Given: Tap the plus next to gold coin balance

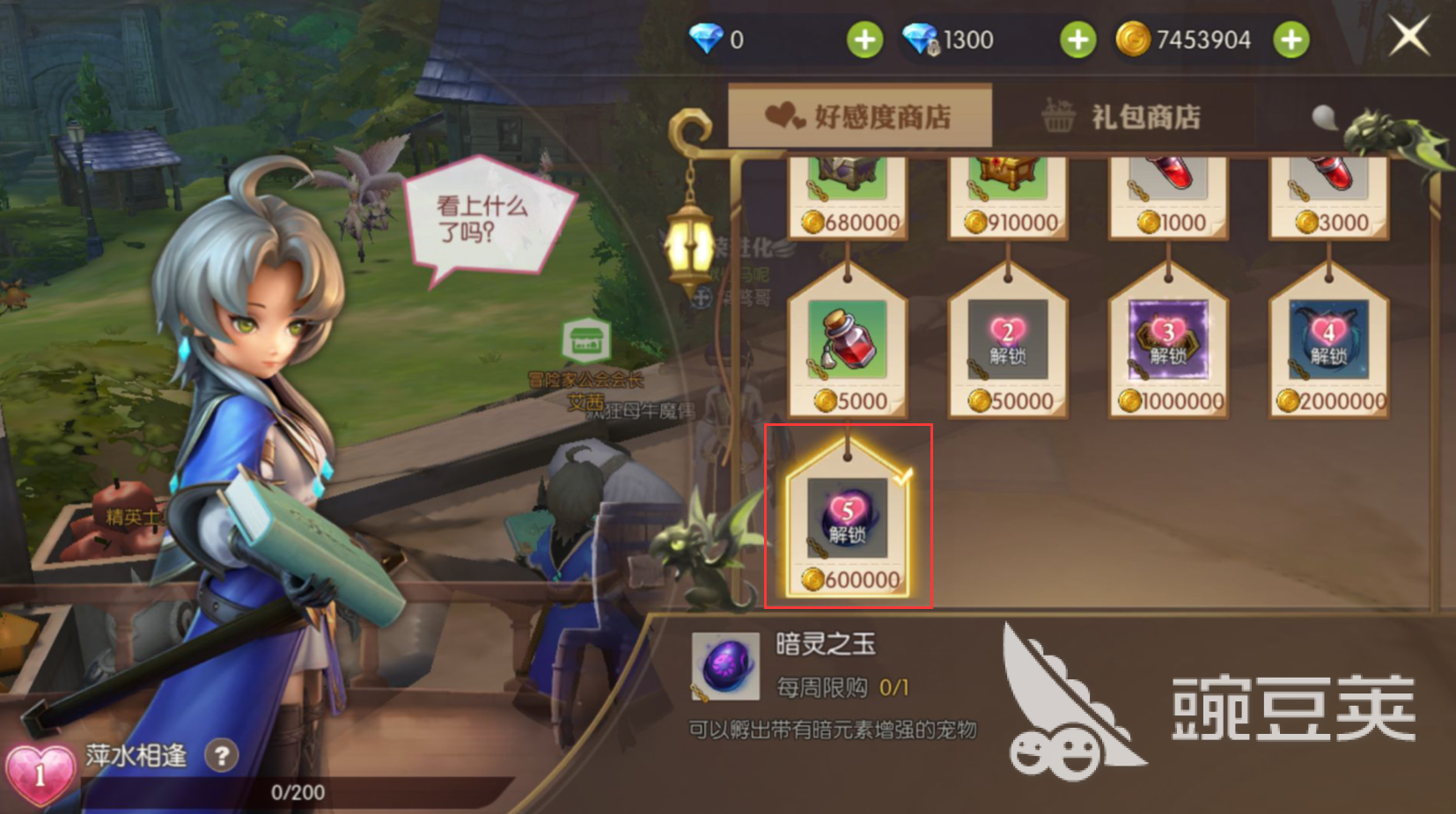Looking at the screenshot, I should click(x=1291, y=39).
